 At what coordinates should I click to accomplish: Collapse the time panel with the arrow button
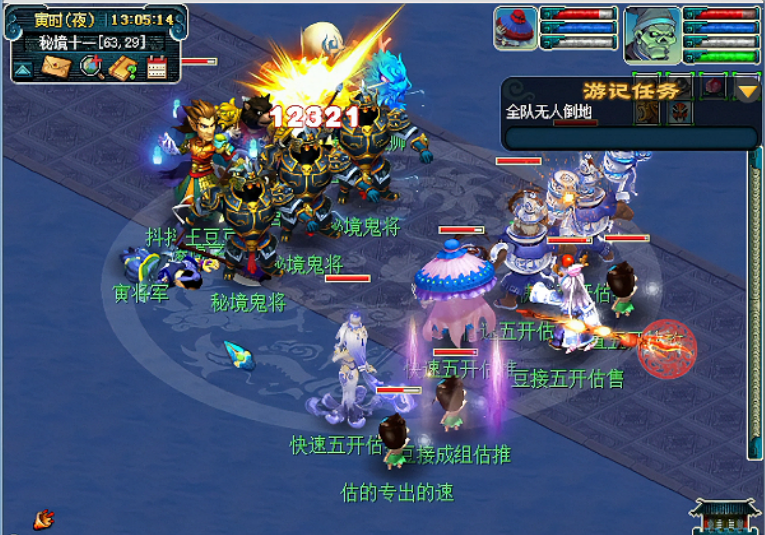(22, 68)
